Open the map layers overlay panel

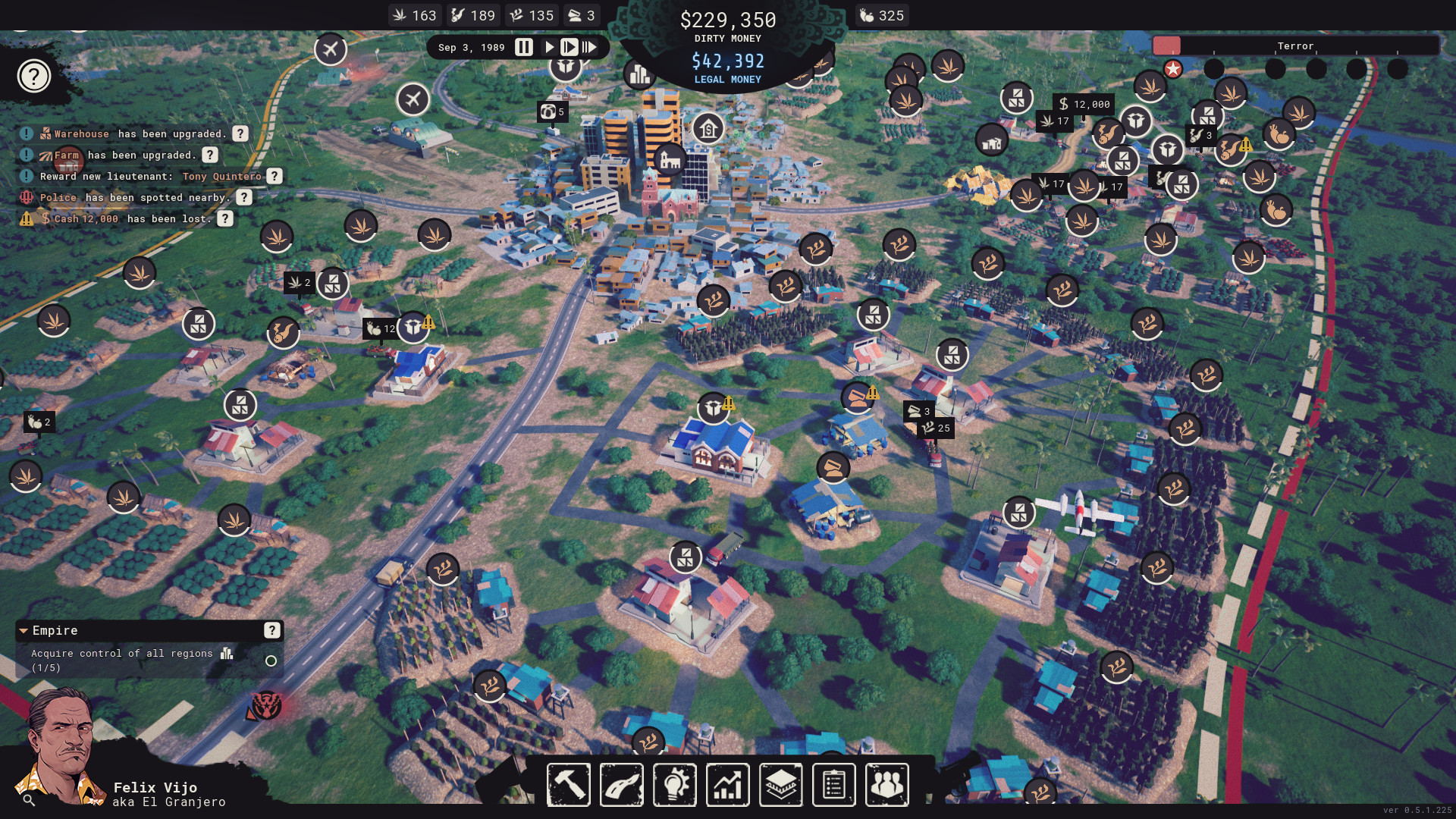(781, 785)
